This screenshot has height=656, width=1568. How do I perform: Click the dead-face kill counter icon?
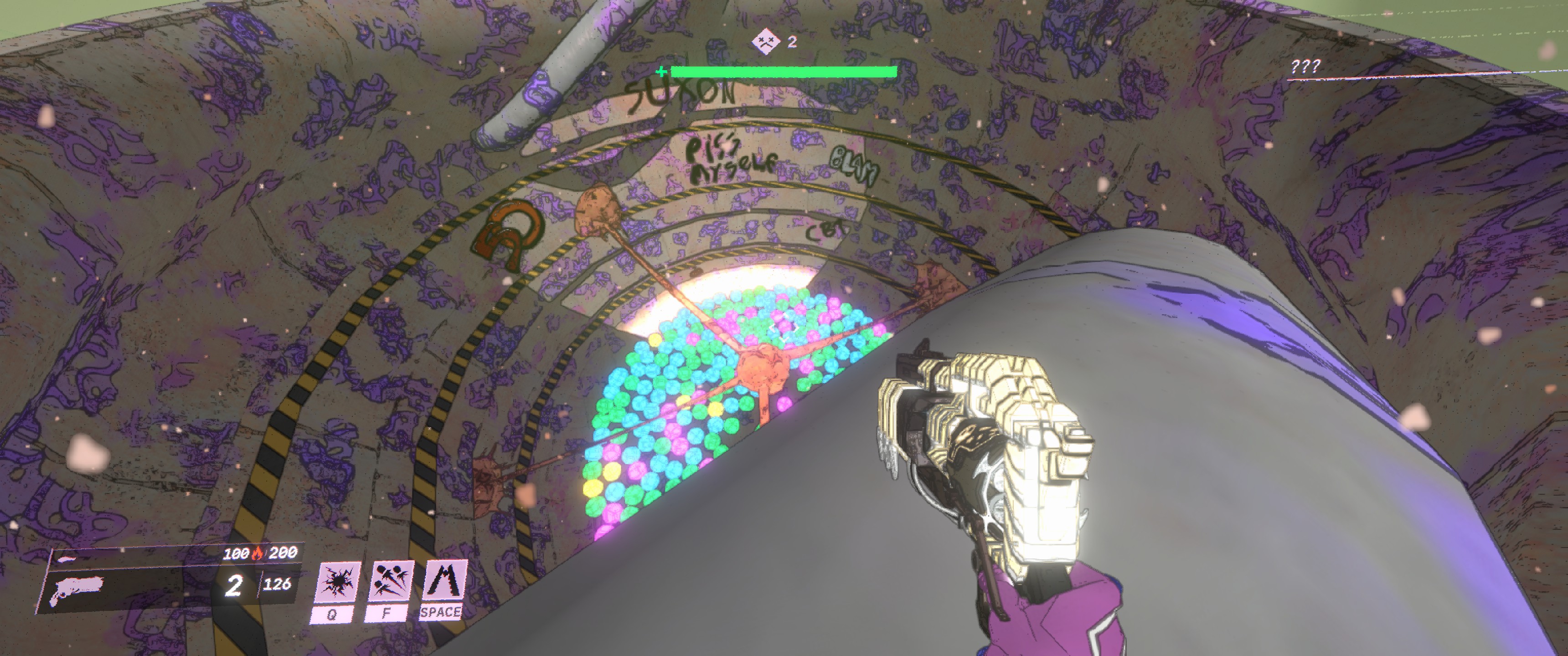coord(765,41)
